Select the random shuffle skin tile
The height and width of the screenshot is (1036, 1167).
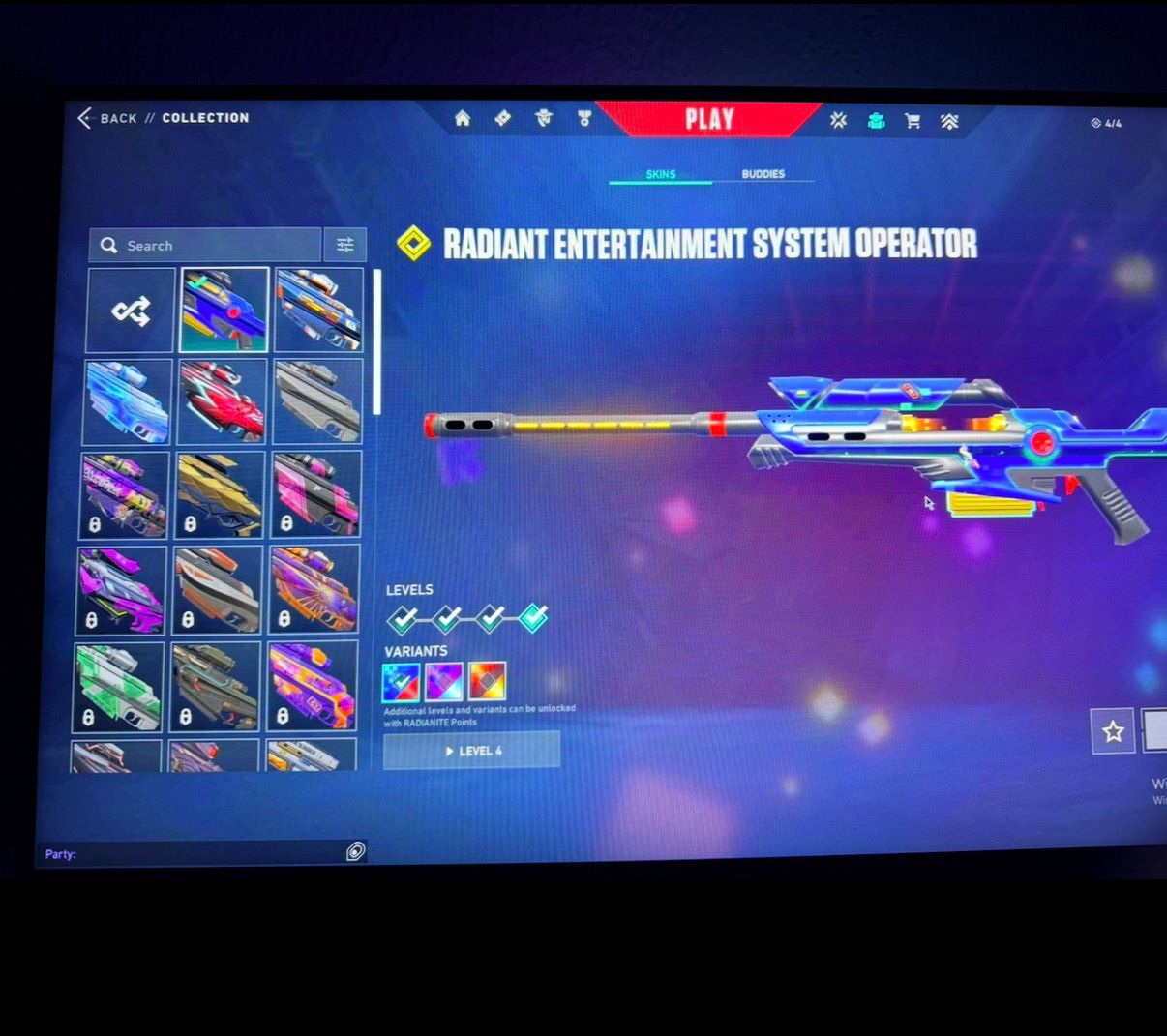click(131, 311)
